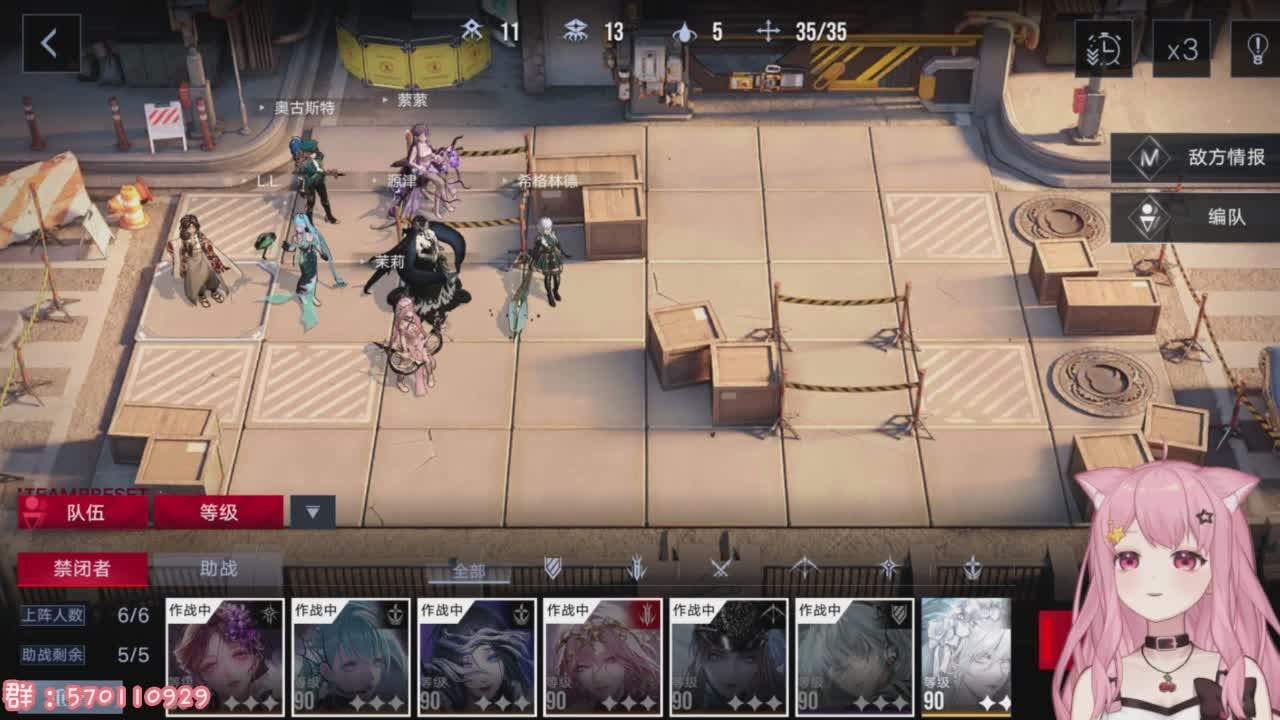Filter by the shield class icon

pos(552,569)
